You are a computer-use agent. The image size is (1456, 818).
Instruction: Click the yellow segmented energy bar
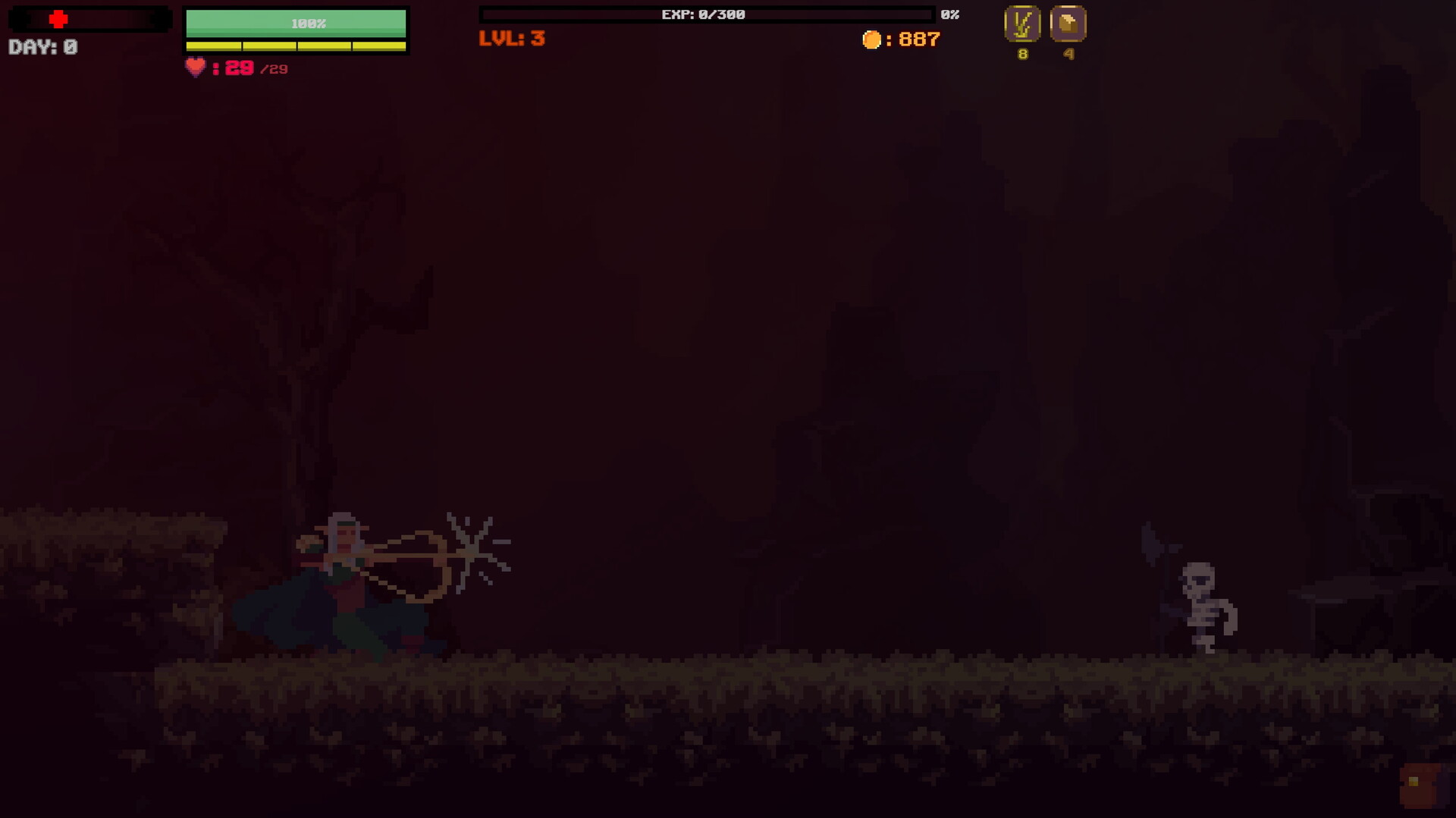pos(296,44)
